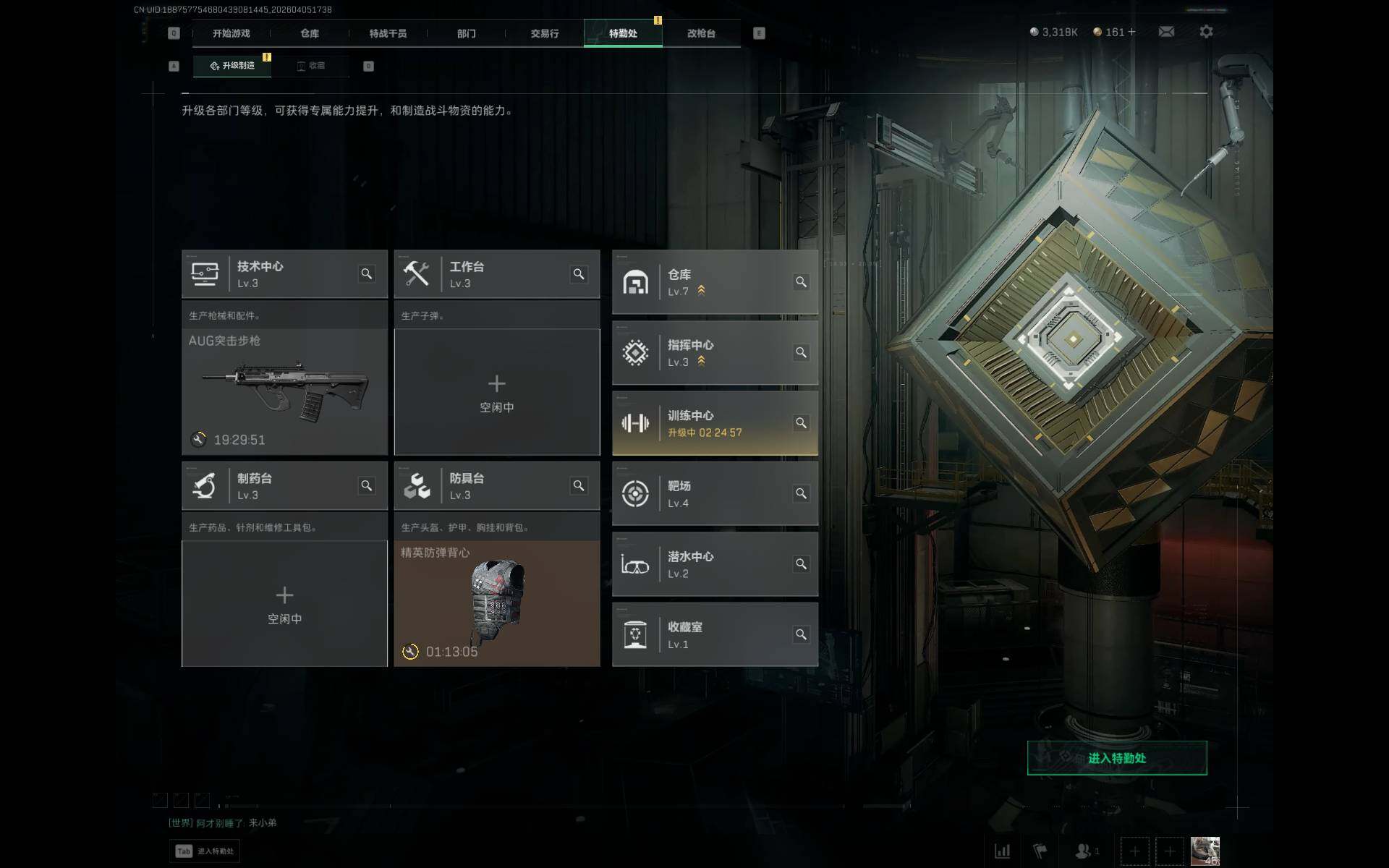Switch to the 仓库 top tab

[310, 33]
